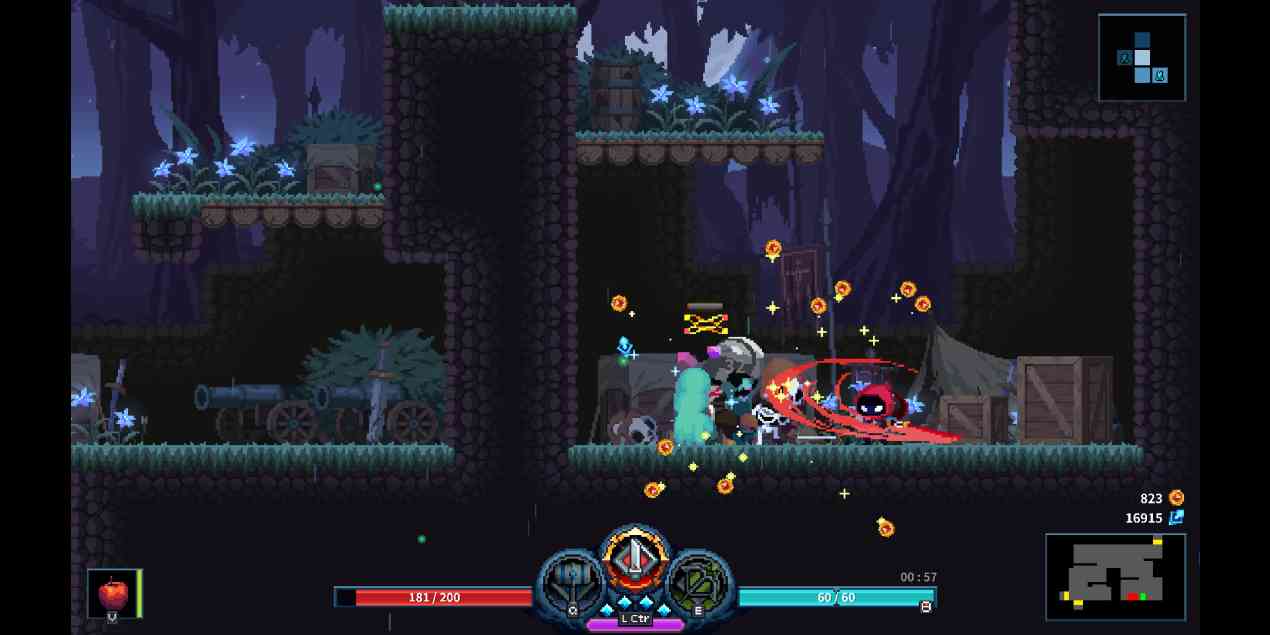Trigger the green bow skill on E

(698, 583)
